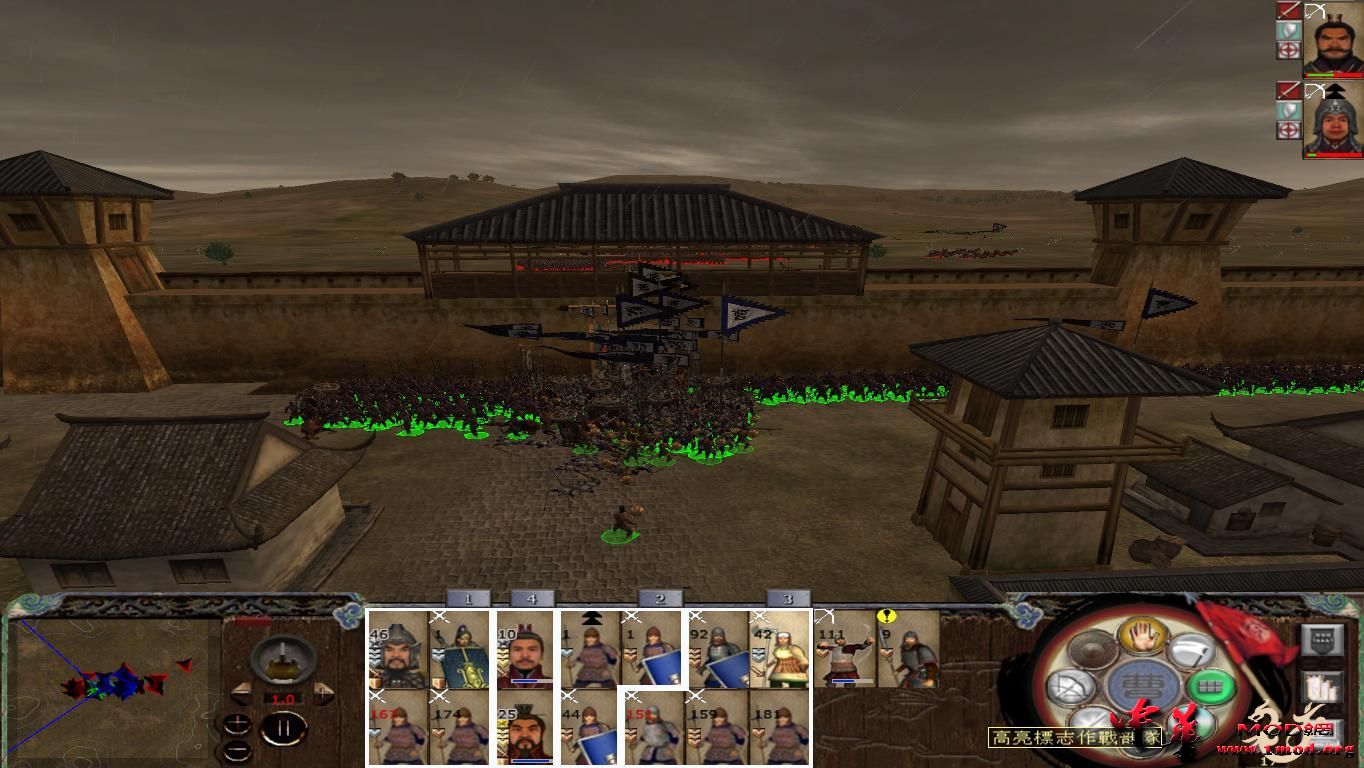Toggle battle pause with the pause button

coord(285,727)
